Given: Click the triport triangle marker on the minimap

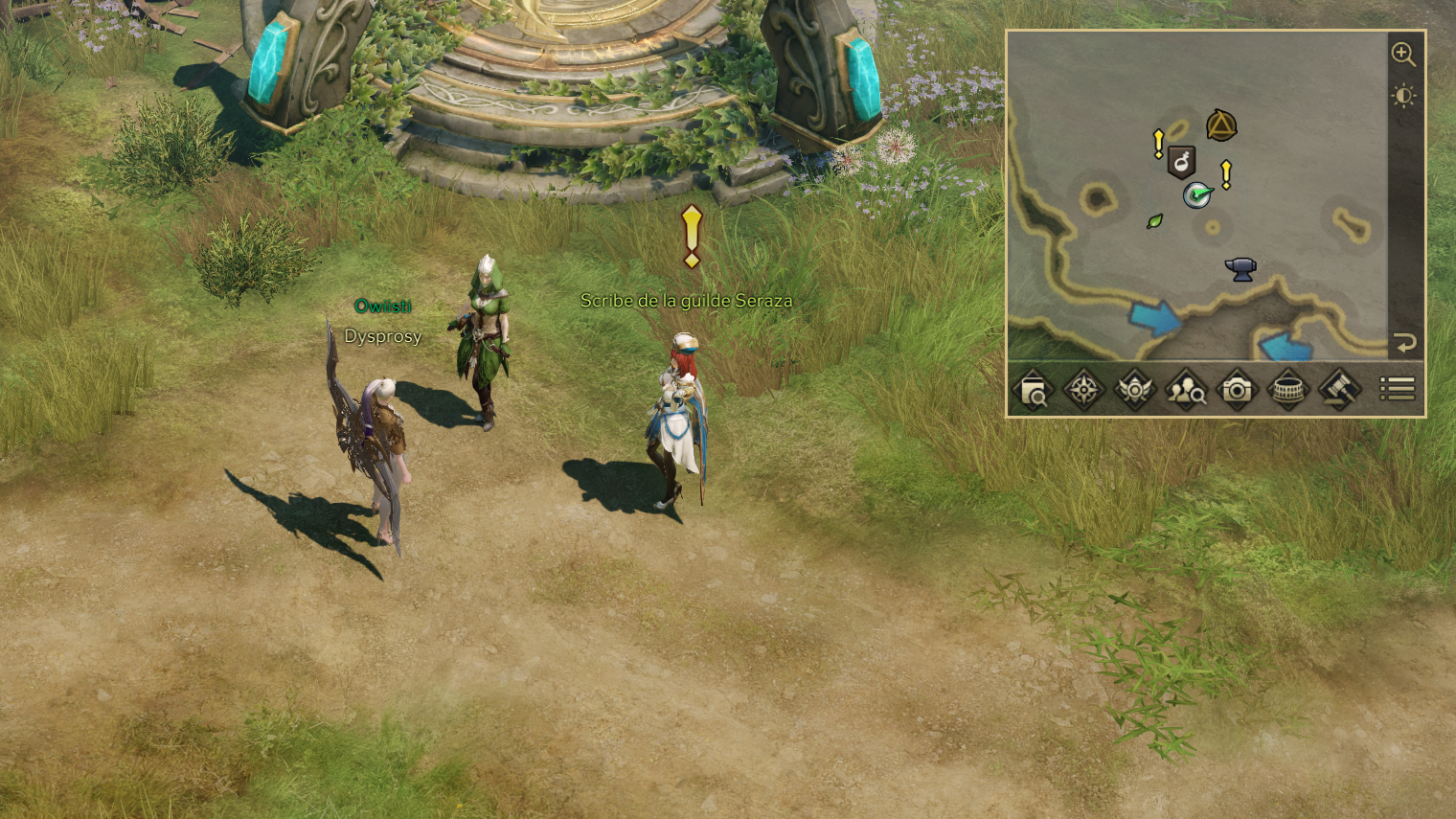Looking at the screenshot, I should pos(1221,125).
